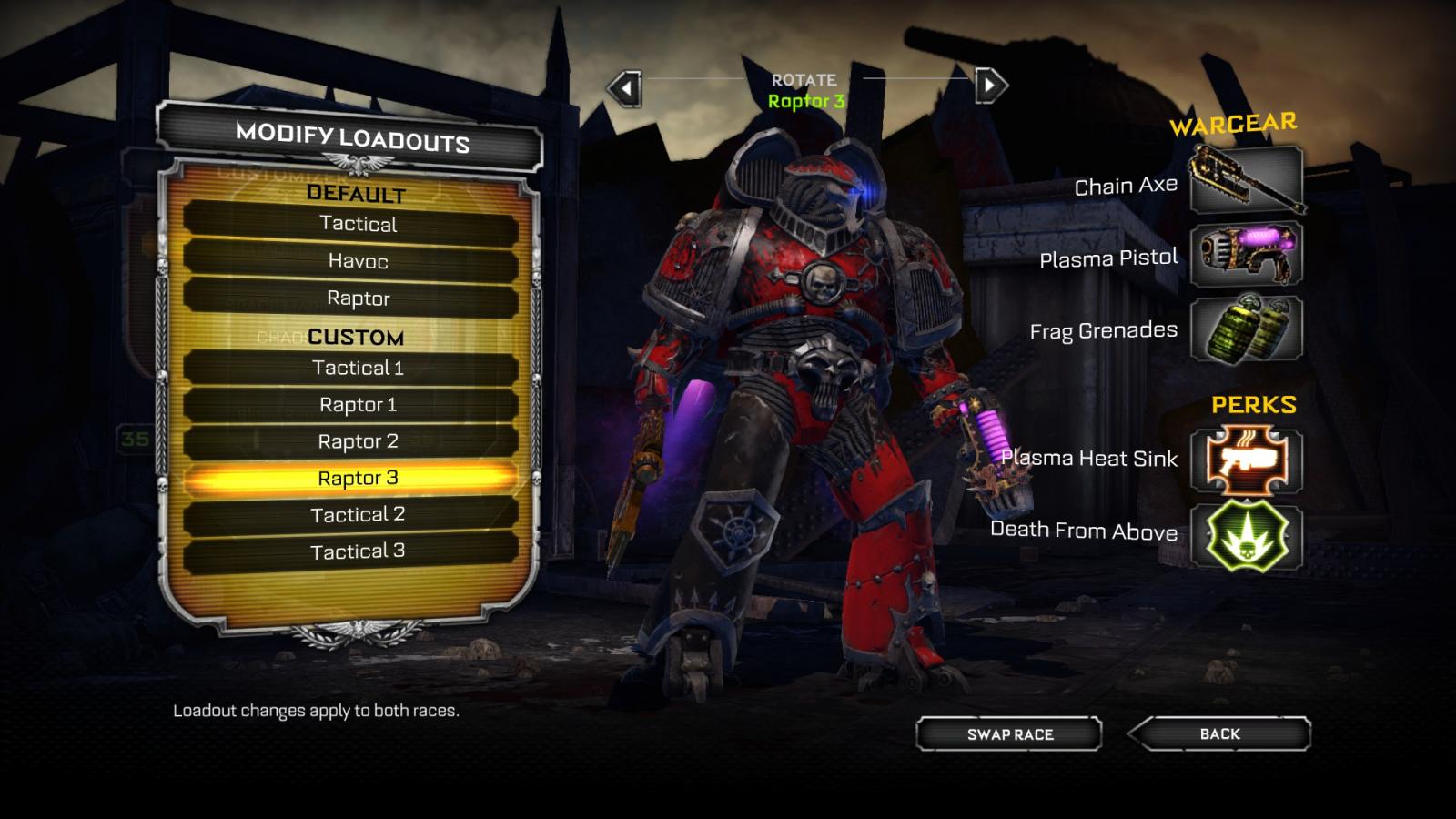The width and height of the screenshot is (1456, 819).
Task: Pick the default Raptor loadout
Action: point(358,298)
